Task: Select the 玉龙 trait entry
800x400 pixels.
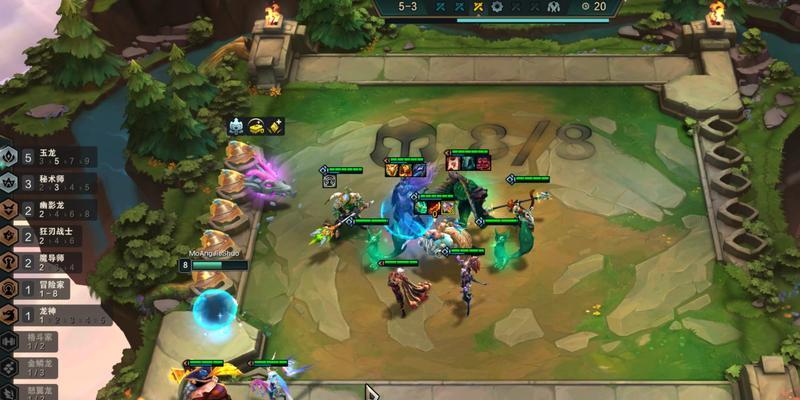Action: pos(40,158)
